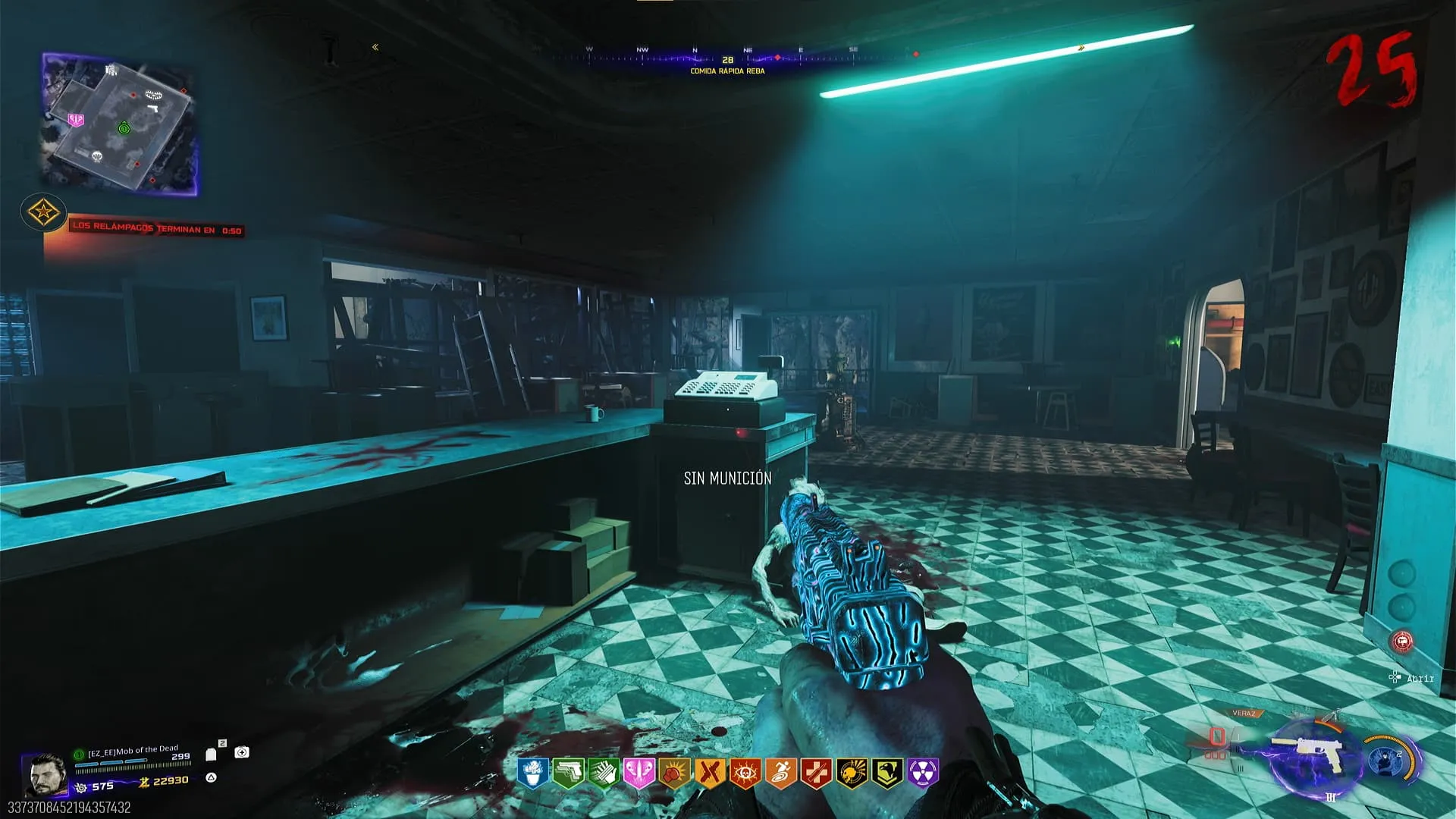Click the eagle head perk icon
Screen dimensions: 1456x819
887,773
